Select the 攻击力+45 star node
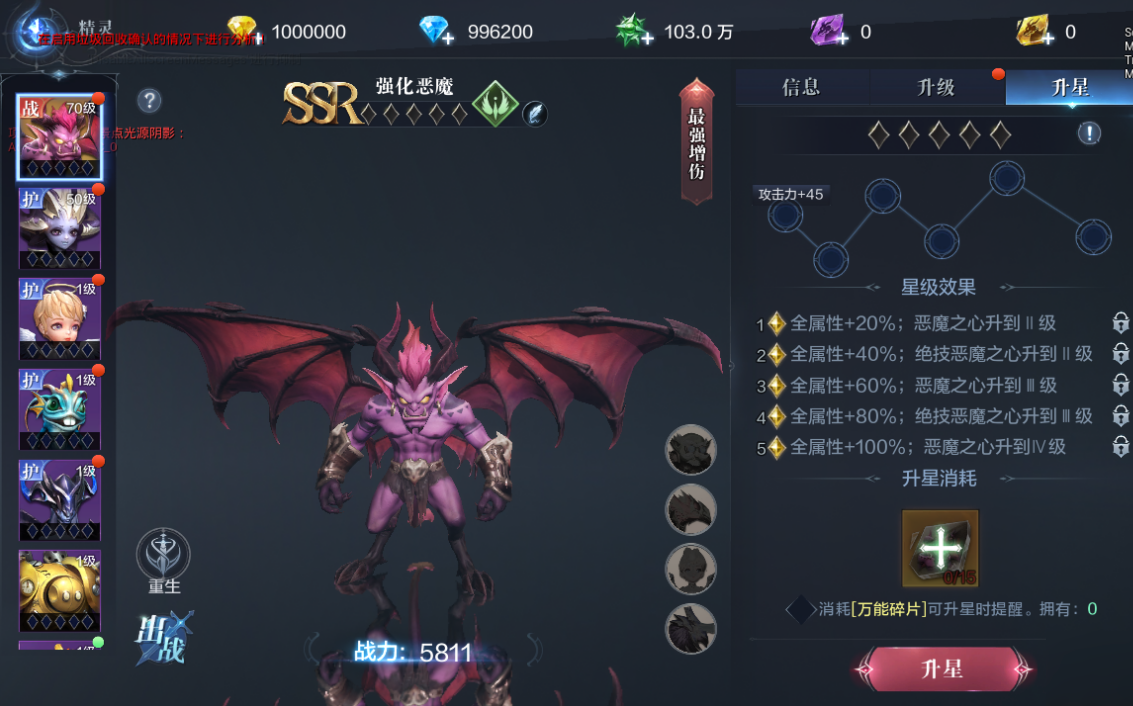This screenshot has width=1133, height=706. pyautogui.click(x=786, y=214)
